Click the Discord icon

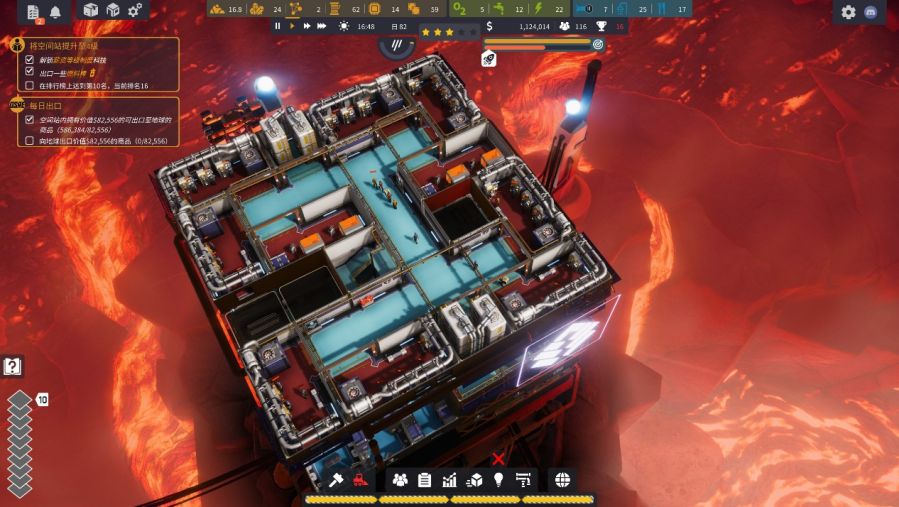click(x=871, y=12)
